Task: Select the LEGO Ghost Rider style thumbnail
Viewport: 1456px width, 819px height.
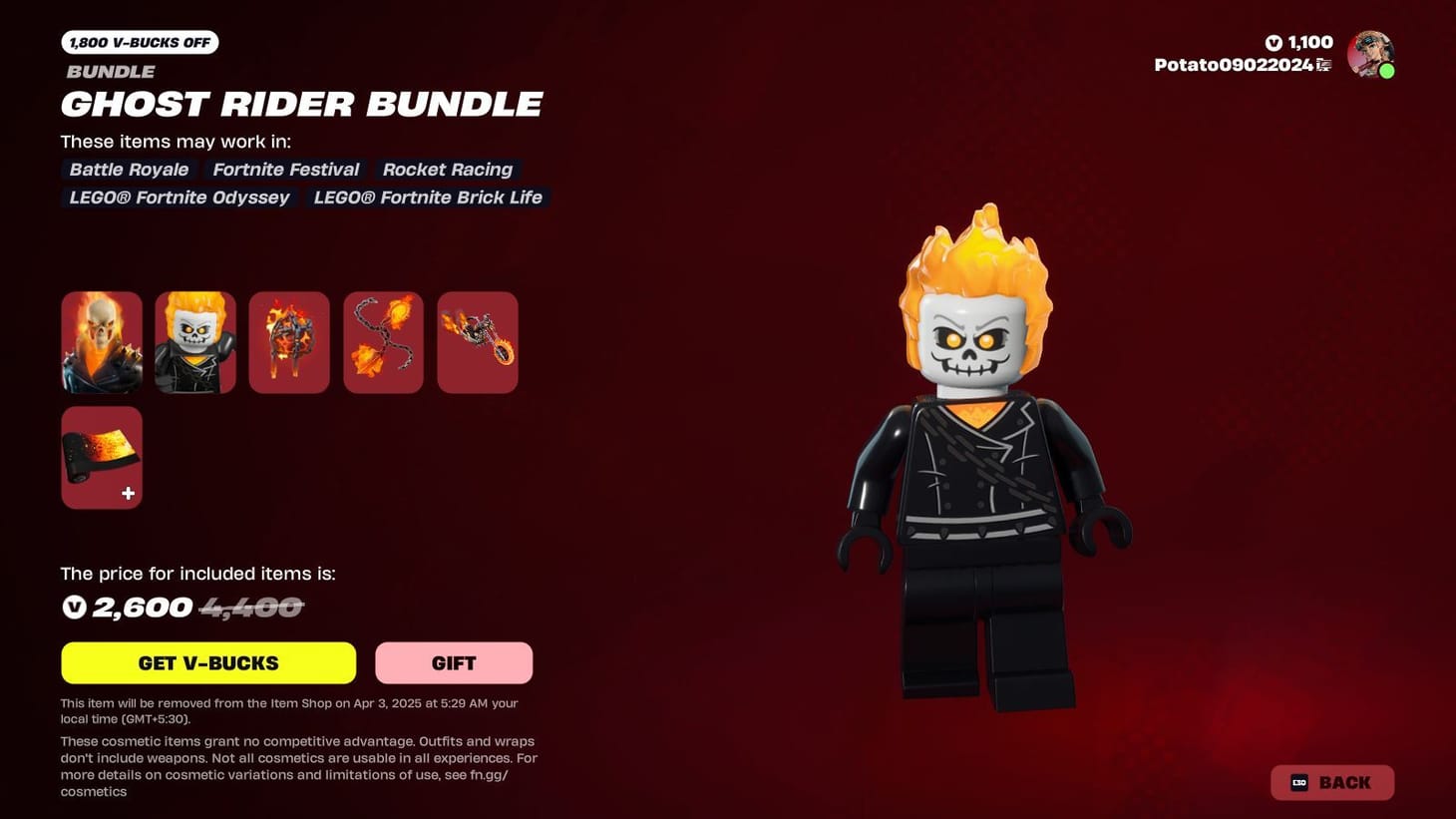Action: tap(194, 341)
